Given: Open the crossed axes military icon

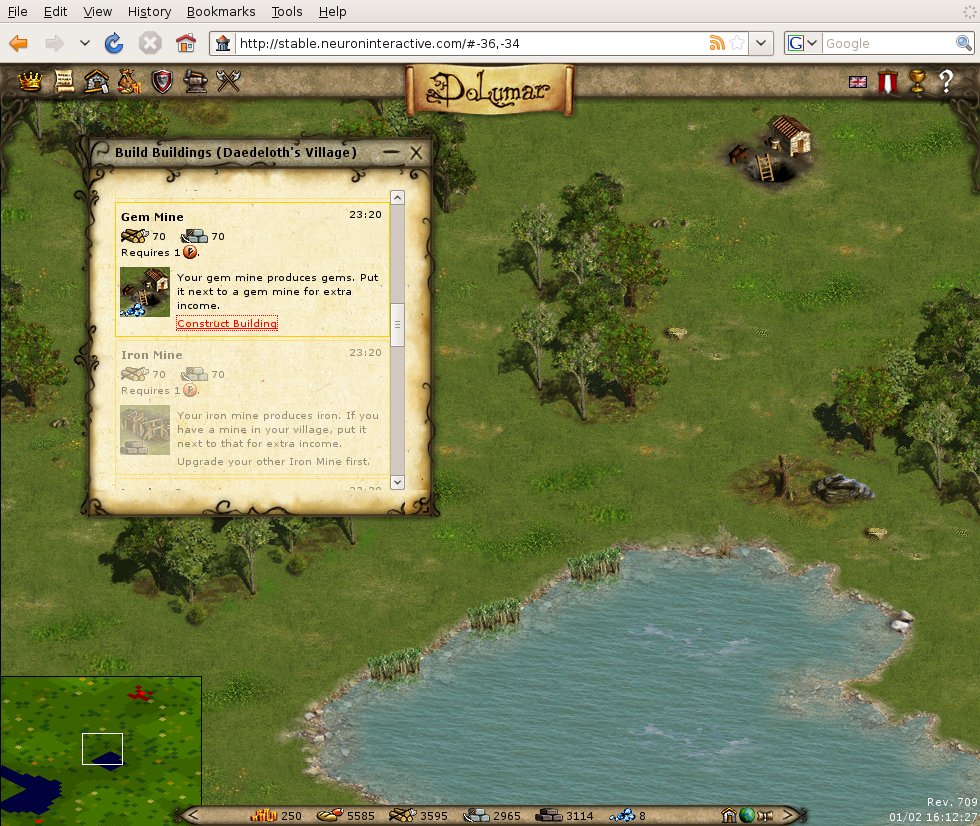Looking at the screenshot, I should point(229,81).
